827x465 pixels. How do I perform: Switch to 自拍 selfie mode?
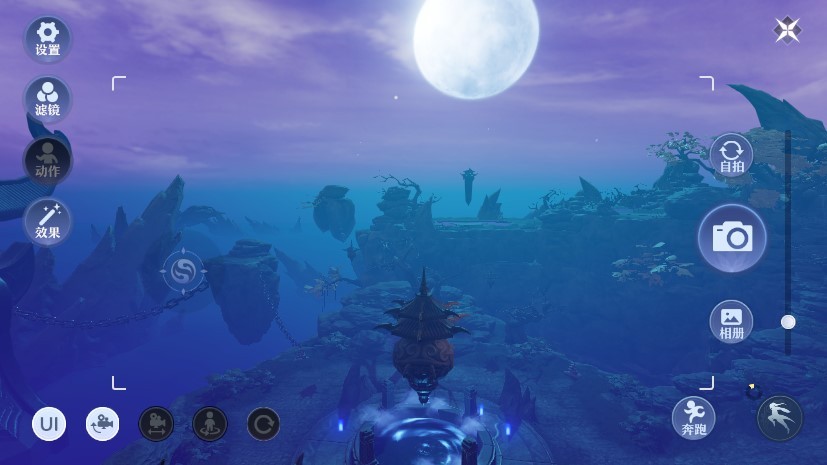pos(731,156)
